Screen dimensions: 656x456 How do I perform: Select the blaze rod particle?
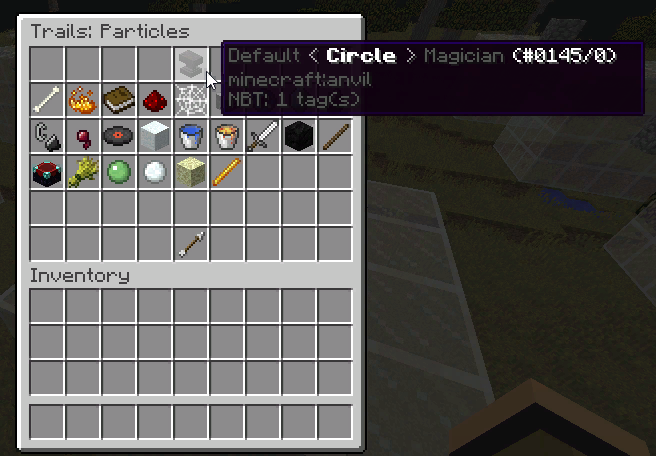click(226, 172)
